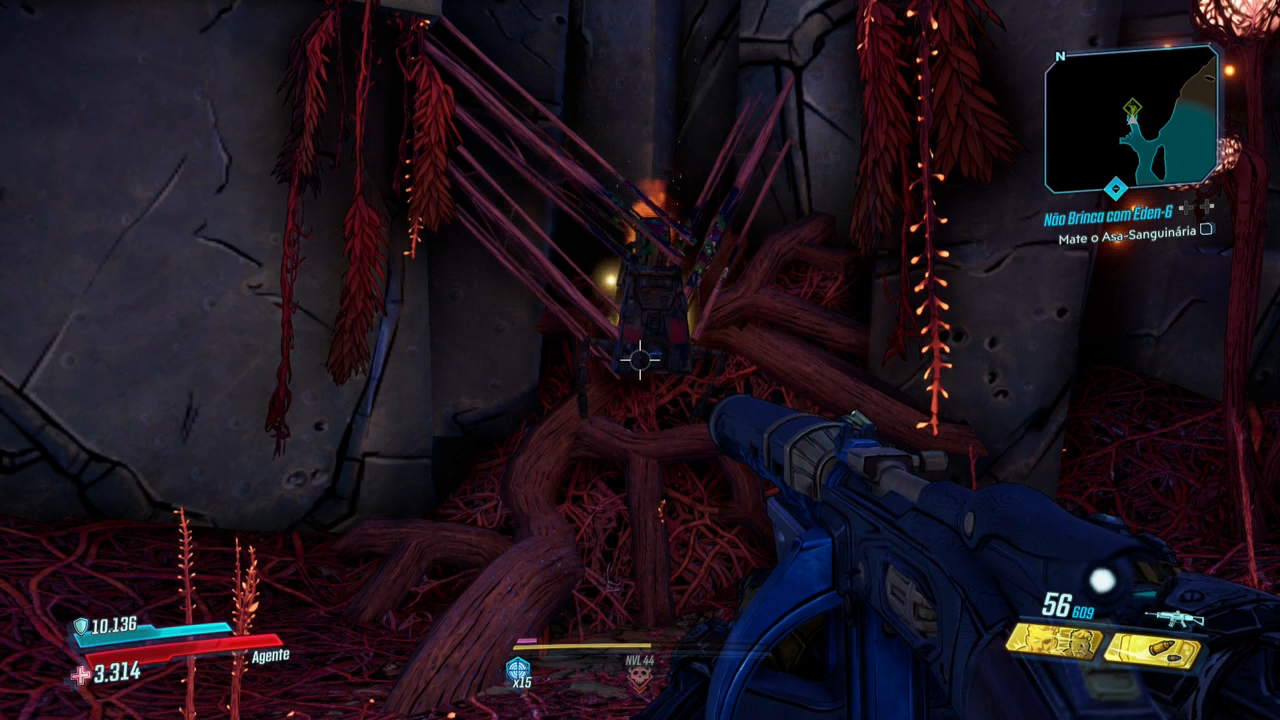The height and width of the screenshot is (720, 1280).
Task: Choose the left yellow weapon slot card
Action: [1053, 641]
